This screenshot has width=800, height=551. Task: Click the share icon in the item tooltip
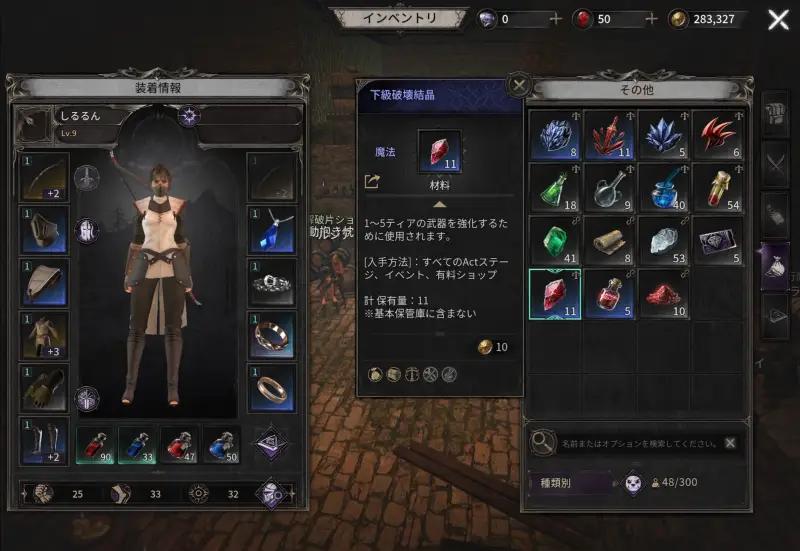coord(373,182)
